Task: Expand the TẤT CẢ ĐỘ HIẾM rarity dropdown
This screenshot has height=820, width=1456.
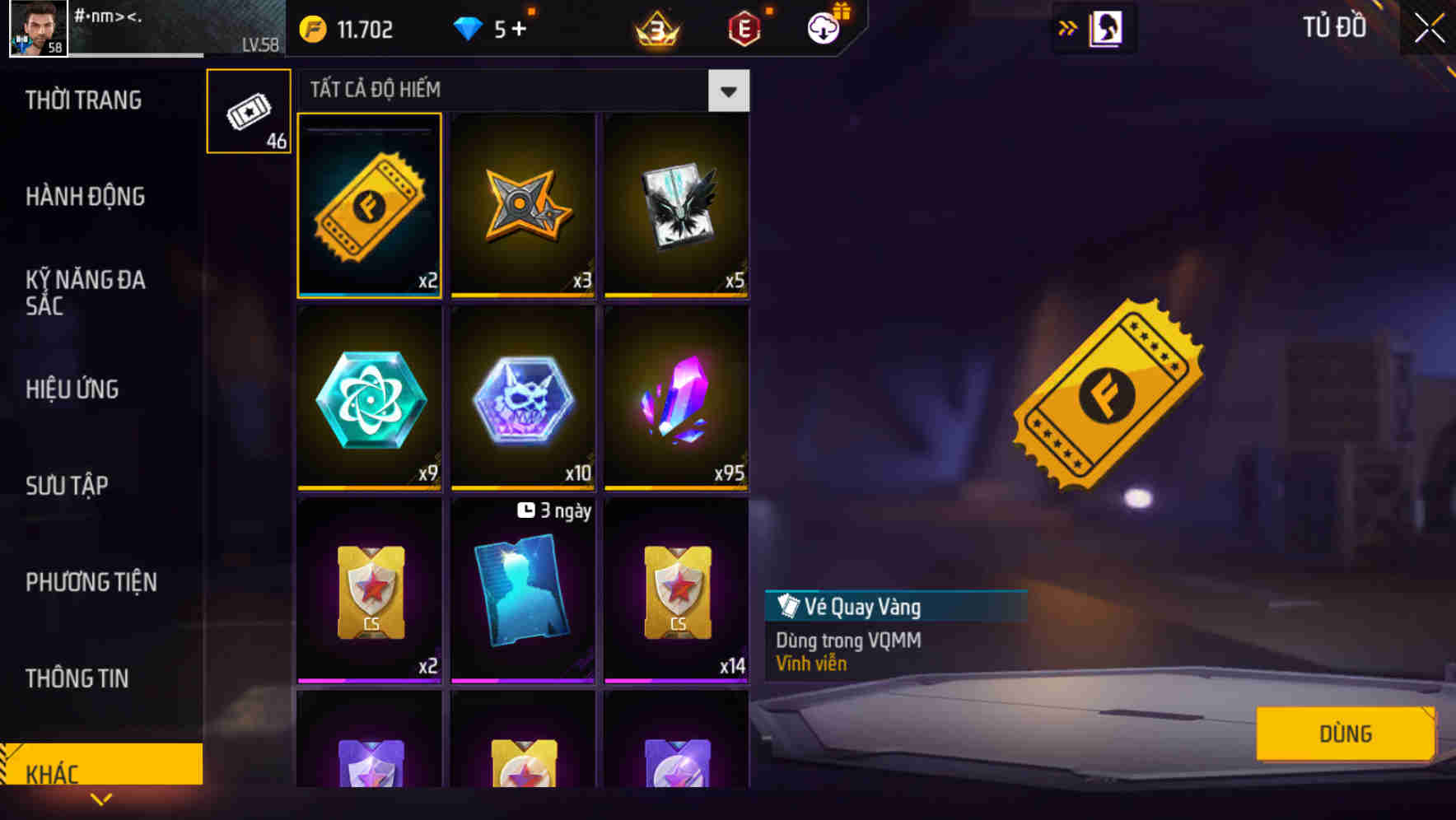Action: (728, 91)
